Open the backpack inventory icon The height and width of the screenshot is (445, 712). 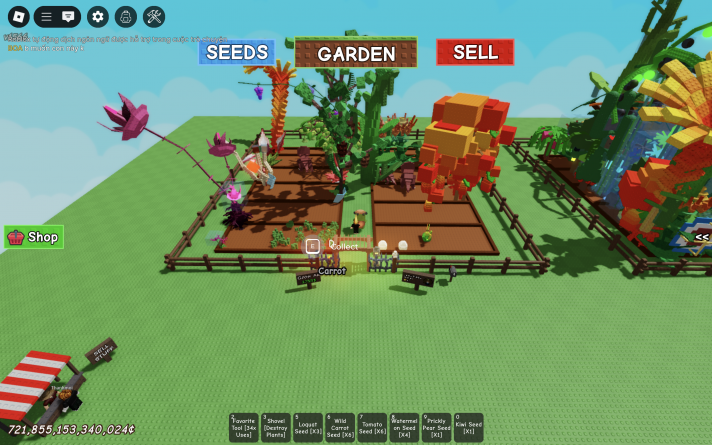[x=125, y=16]
